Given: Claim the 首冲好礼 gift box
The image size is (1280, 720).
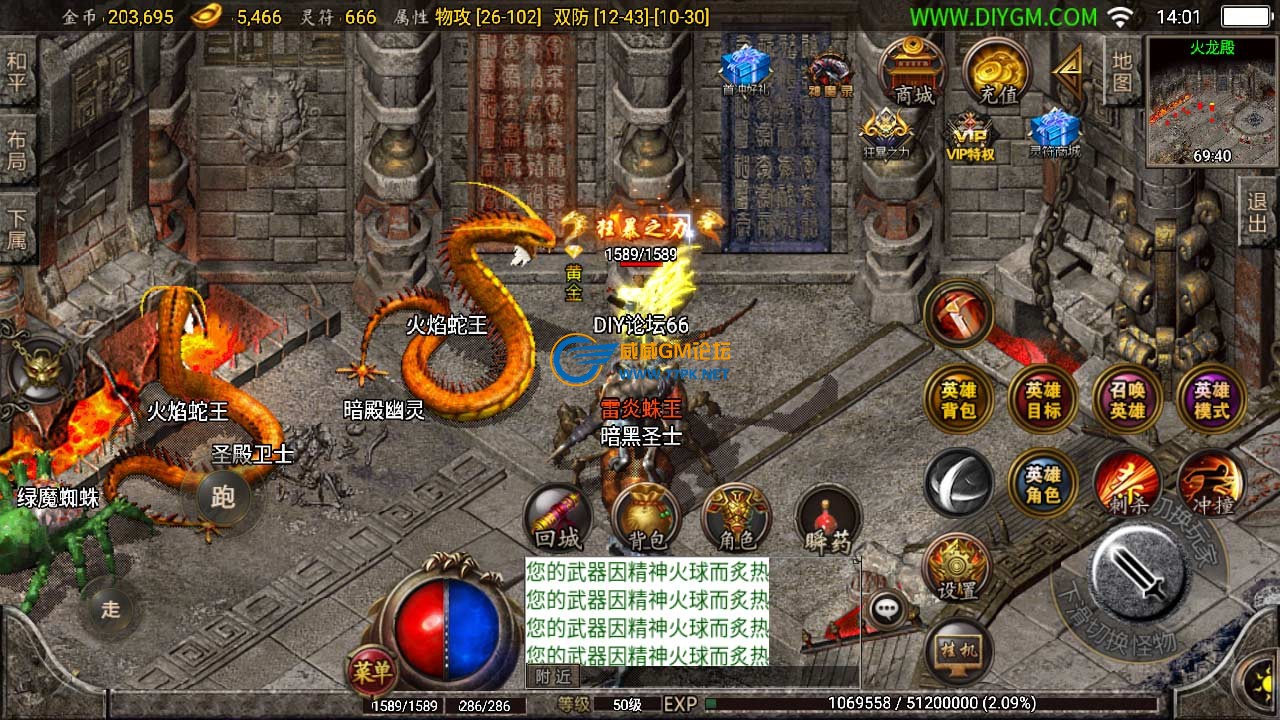Looking at the screenshot, I should coord(745,68).
